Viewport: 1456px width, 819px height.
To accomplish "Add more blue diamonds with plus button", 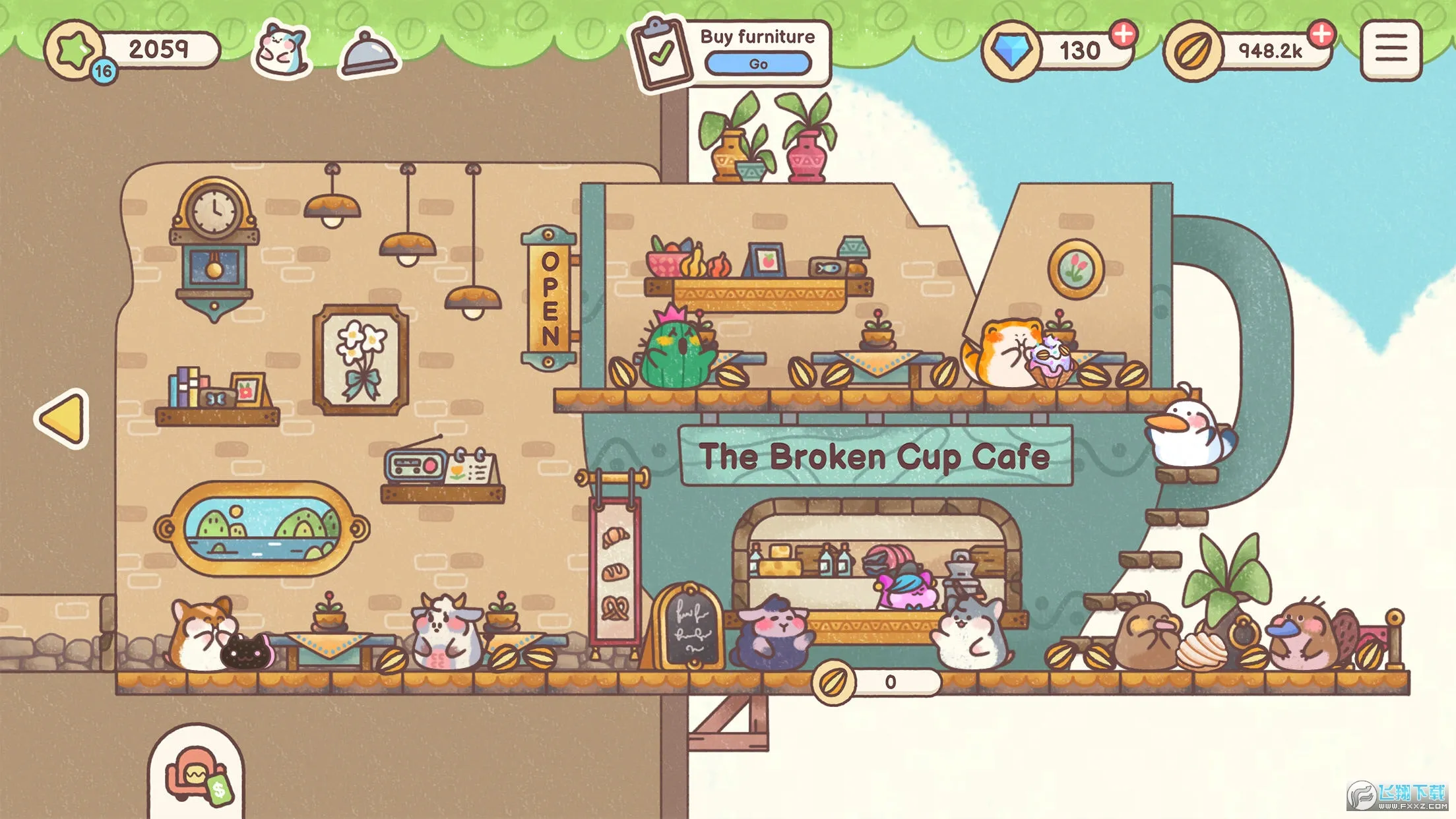I will 1124,34.
